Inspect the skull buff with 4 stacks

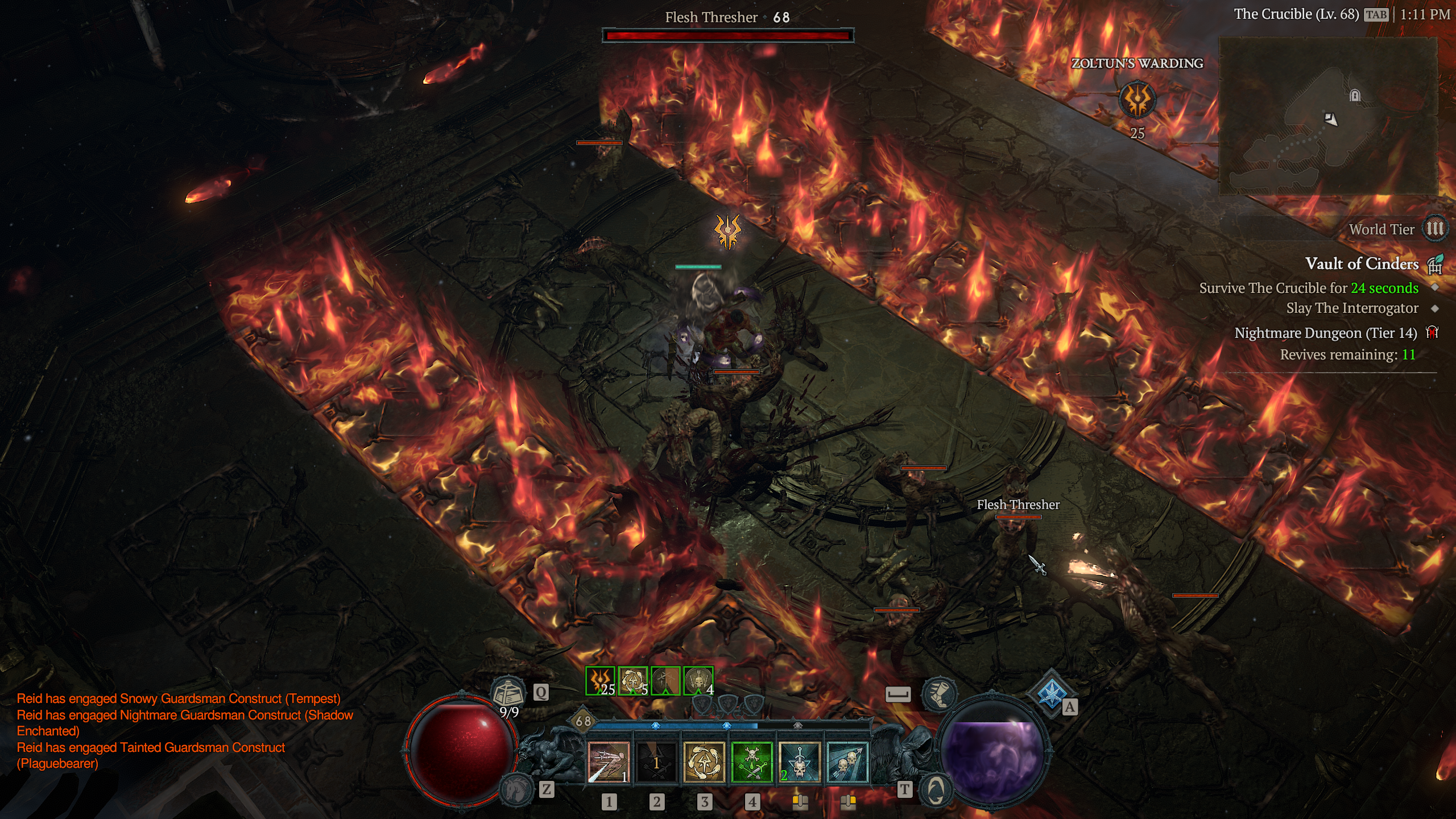[x=698, y=681]
